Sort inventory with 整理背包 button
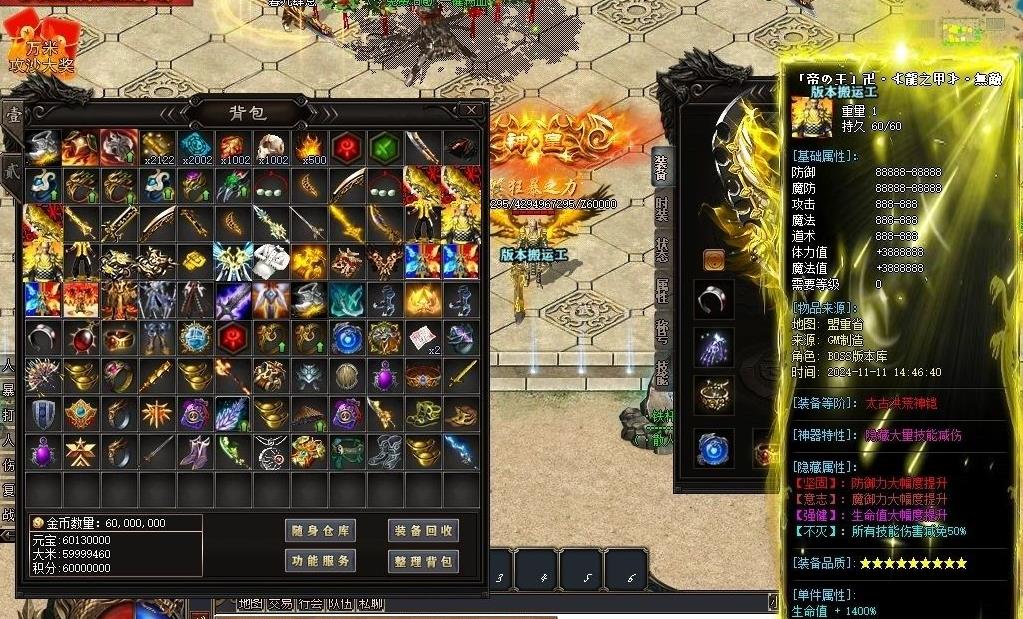 tap(423, 561)
